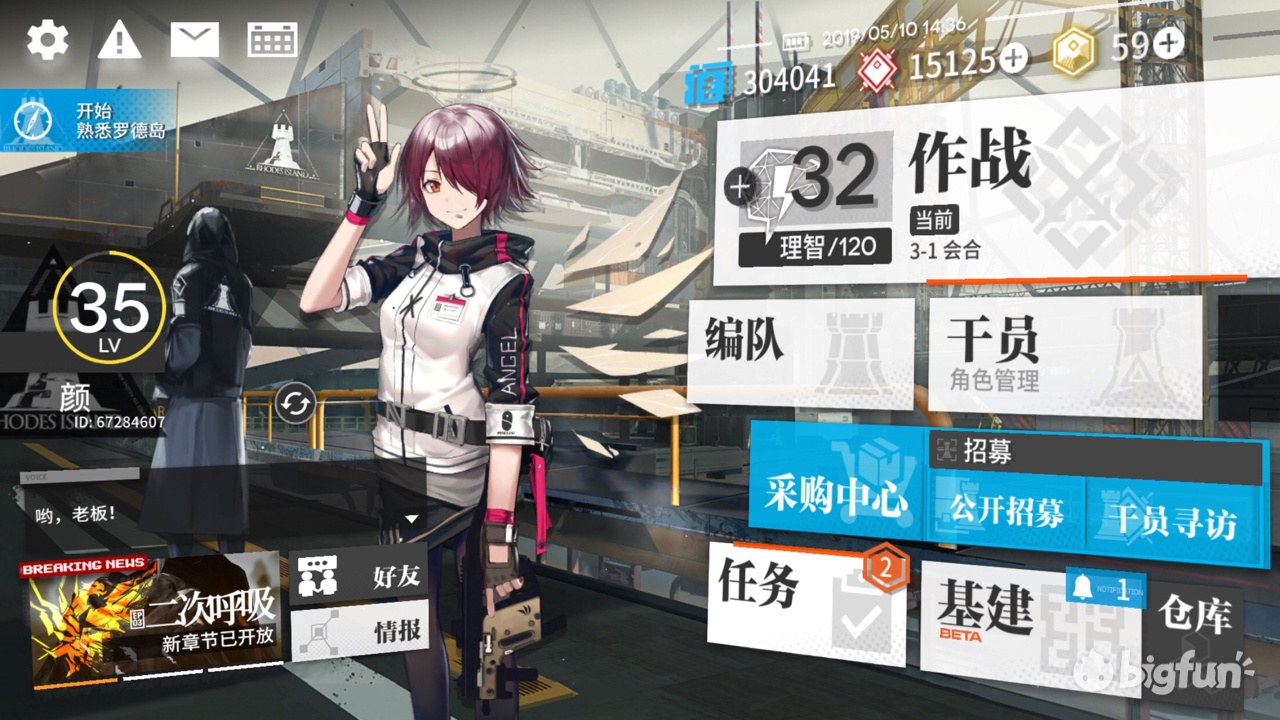
Task: Open the mail envelope icon
Action: (196, 38)
